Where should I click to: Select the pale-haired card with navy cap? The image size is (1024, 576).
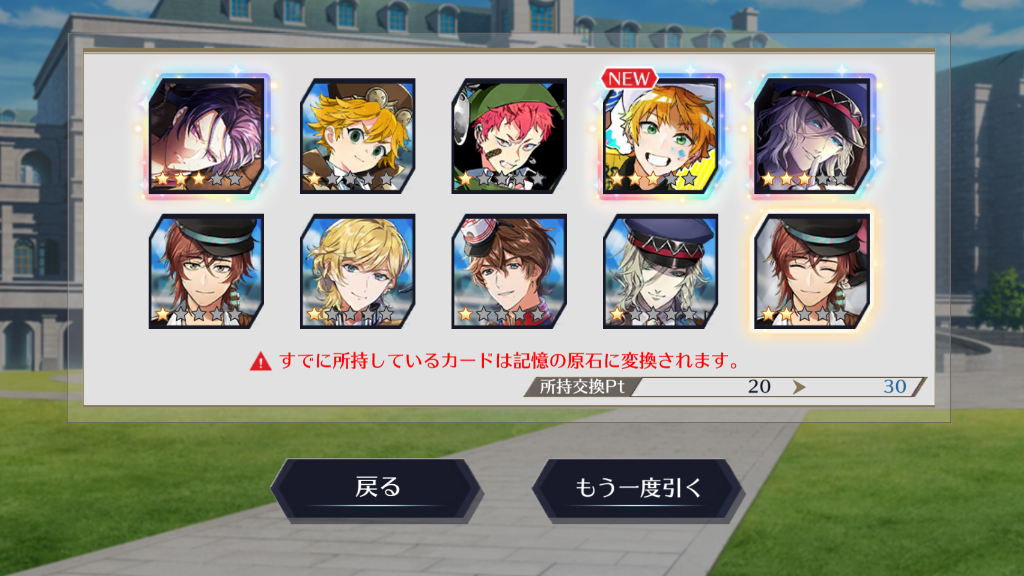click(x=660, y=271)
